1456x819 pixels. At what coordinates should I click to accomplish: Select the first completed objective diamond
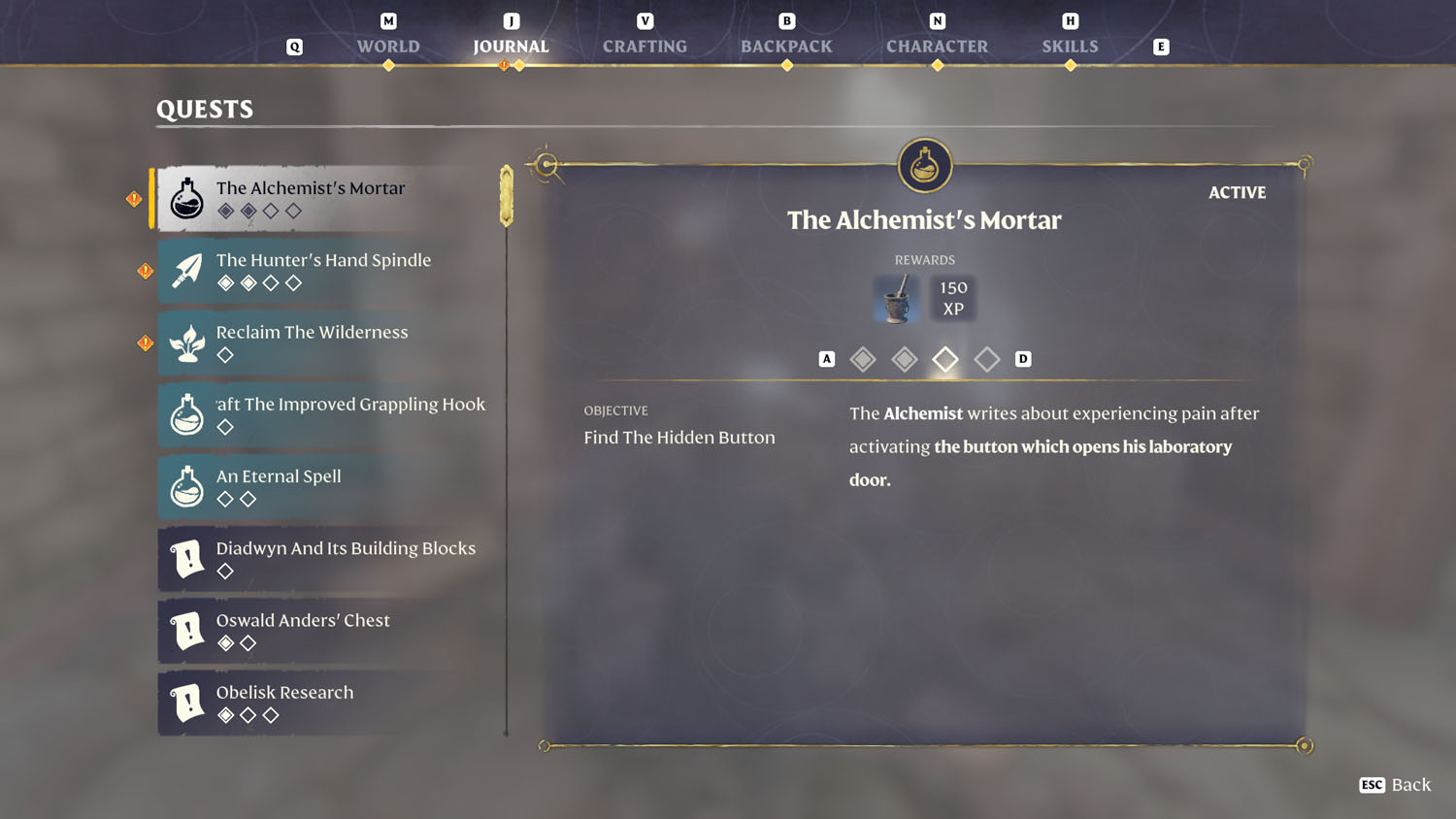[863, 358]
